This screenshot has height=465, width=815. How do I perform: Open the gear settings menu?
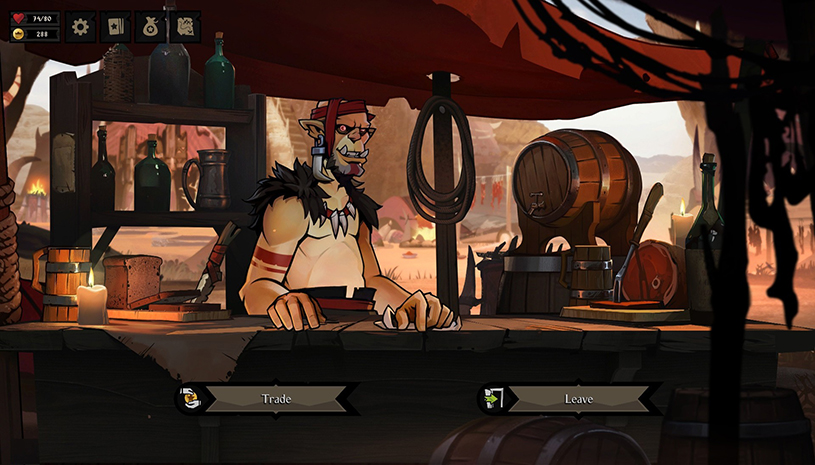pos(82,27)
